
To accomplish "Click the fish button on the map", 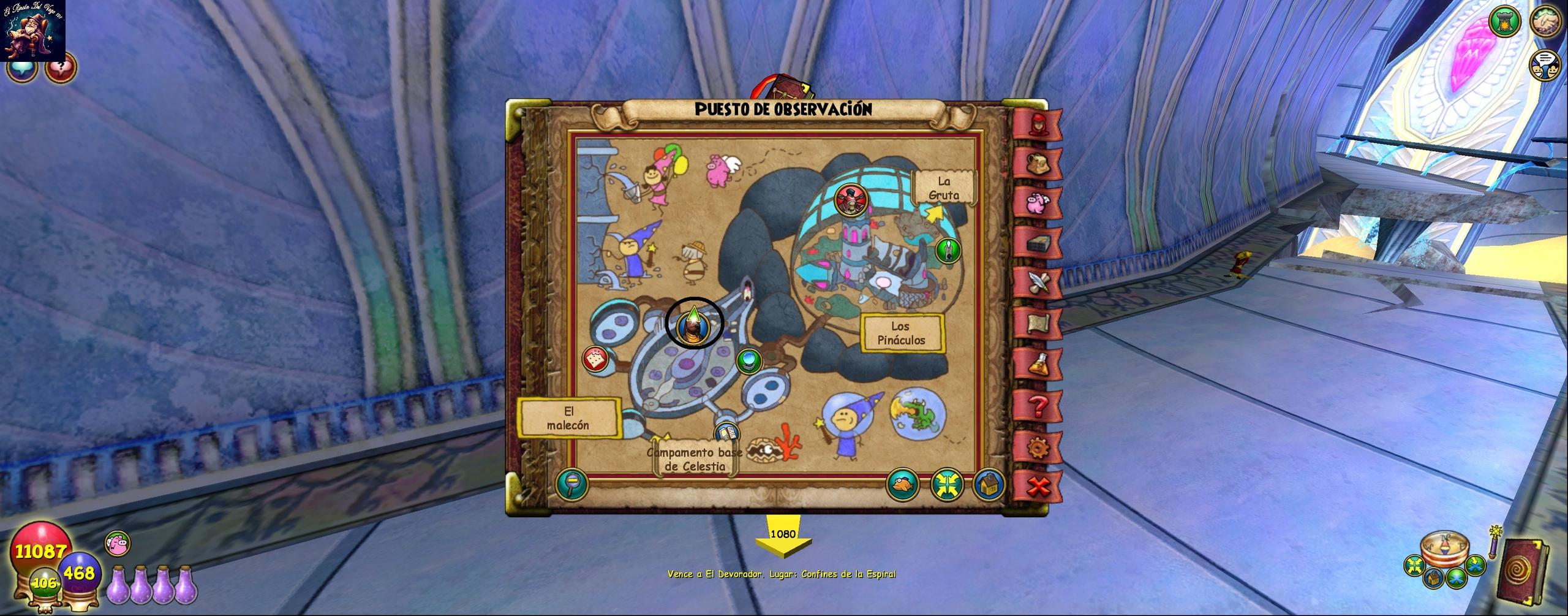I will click(903, 484).
